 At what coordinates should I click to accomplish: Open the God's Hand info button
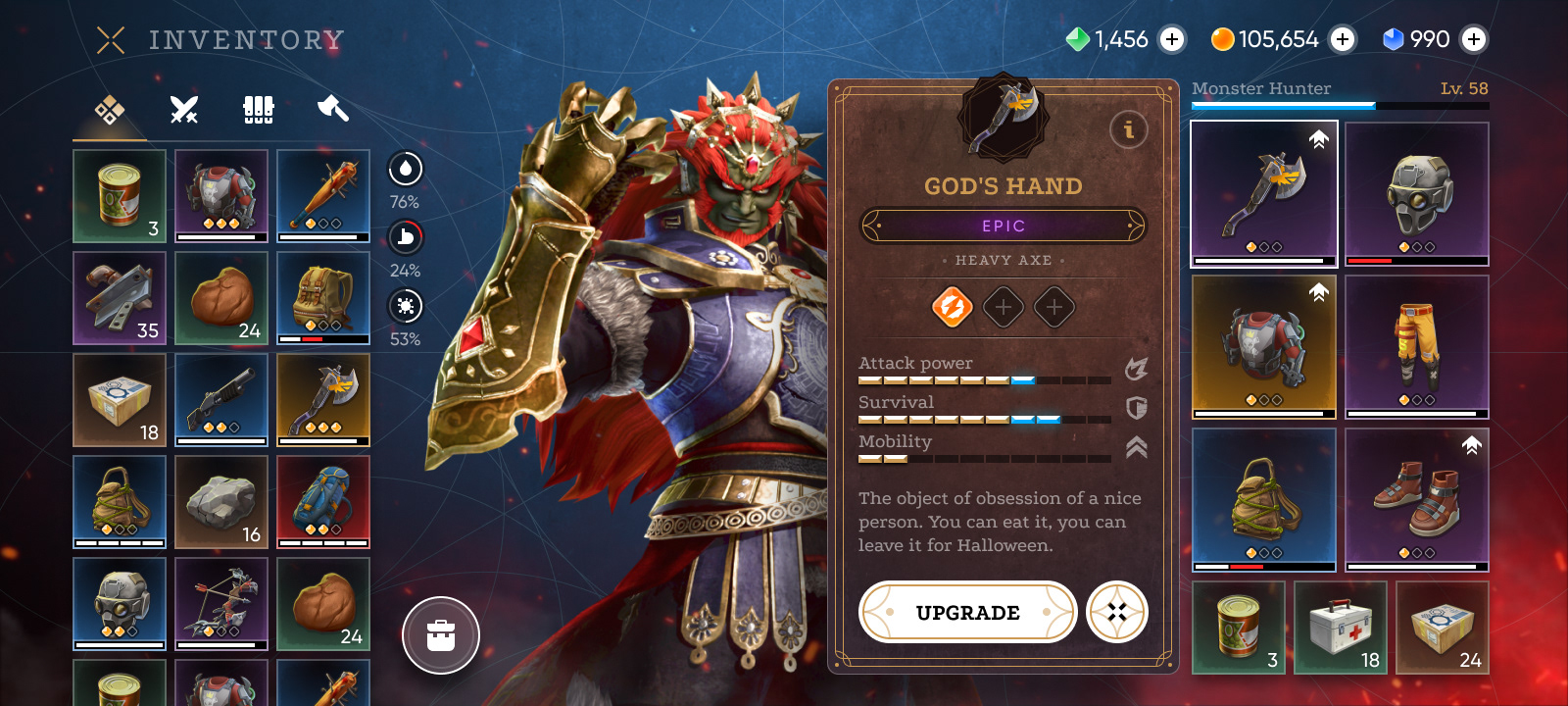[1128, 128]
